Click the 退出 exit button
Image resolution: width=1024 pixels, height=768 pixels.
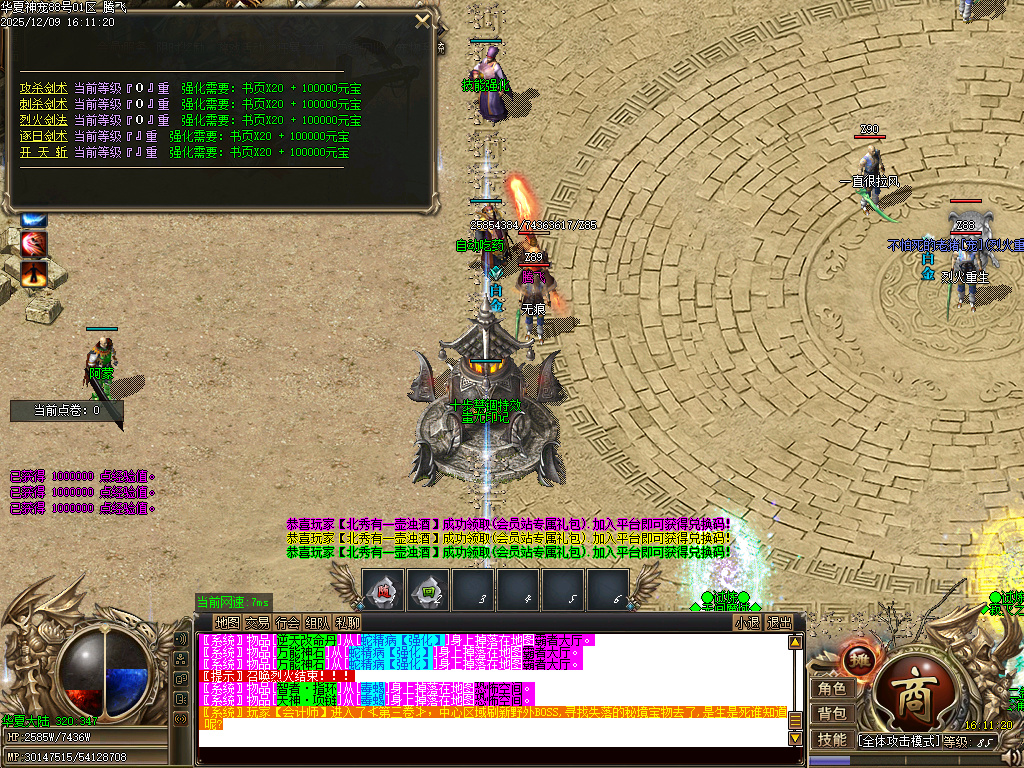coord(779,622)
